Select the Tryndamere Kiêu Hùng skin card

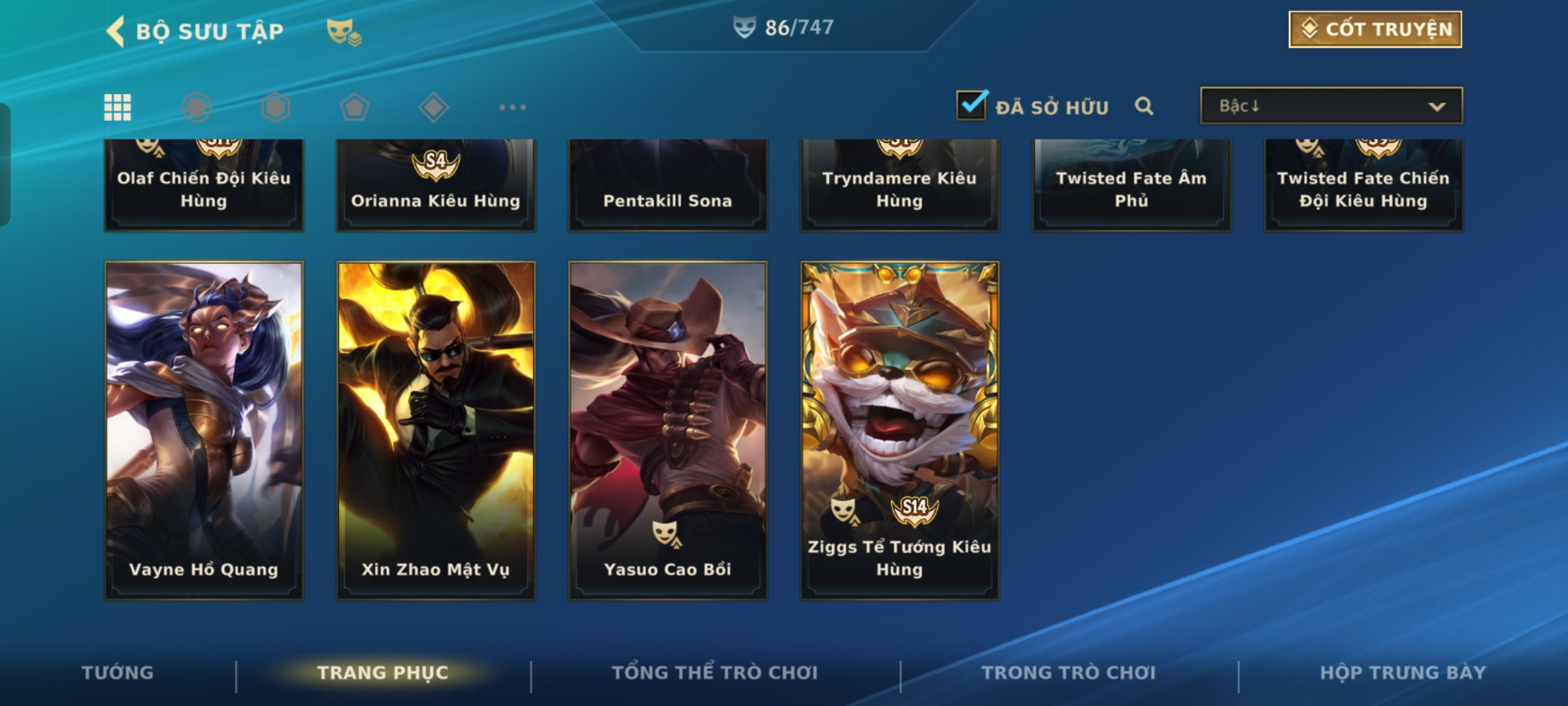click(900, 186)
